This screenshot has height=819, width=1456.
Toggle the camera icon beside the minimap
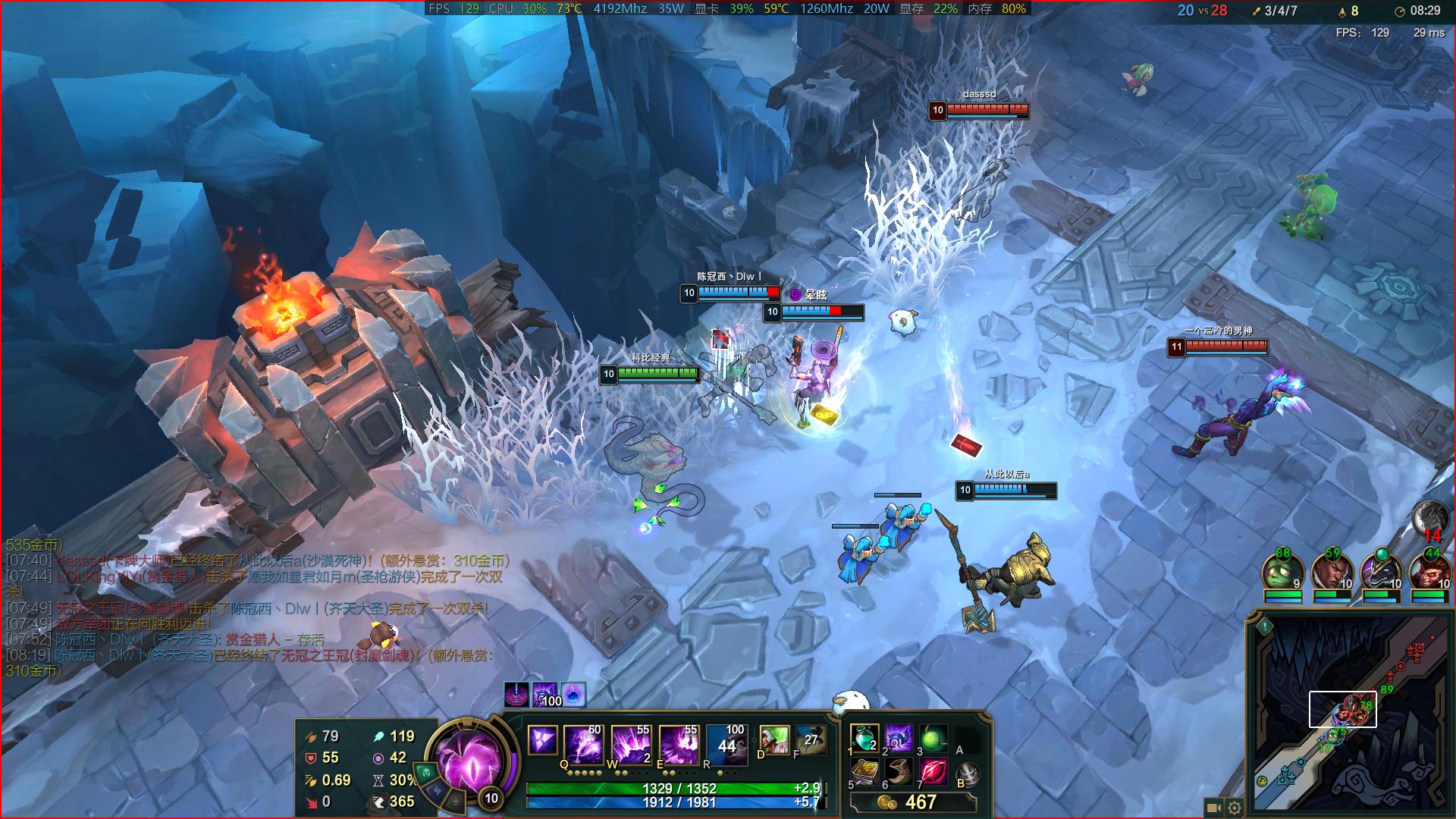1213,808
